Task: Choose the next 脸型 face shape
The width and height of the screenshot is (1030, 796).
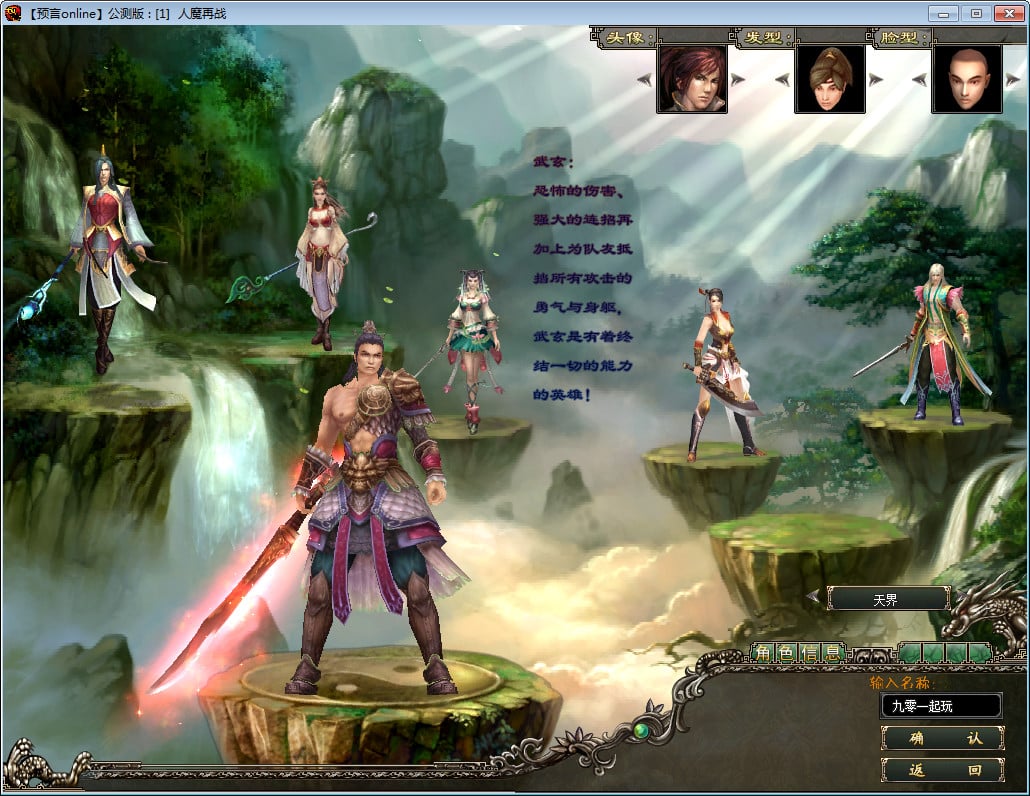Action: click(x=1012, y=80)
